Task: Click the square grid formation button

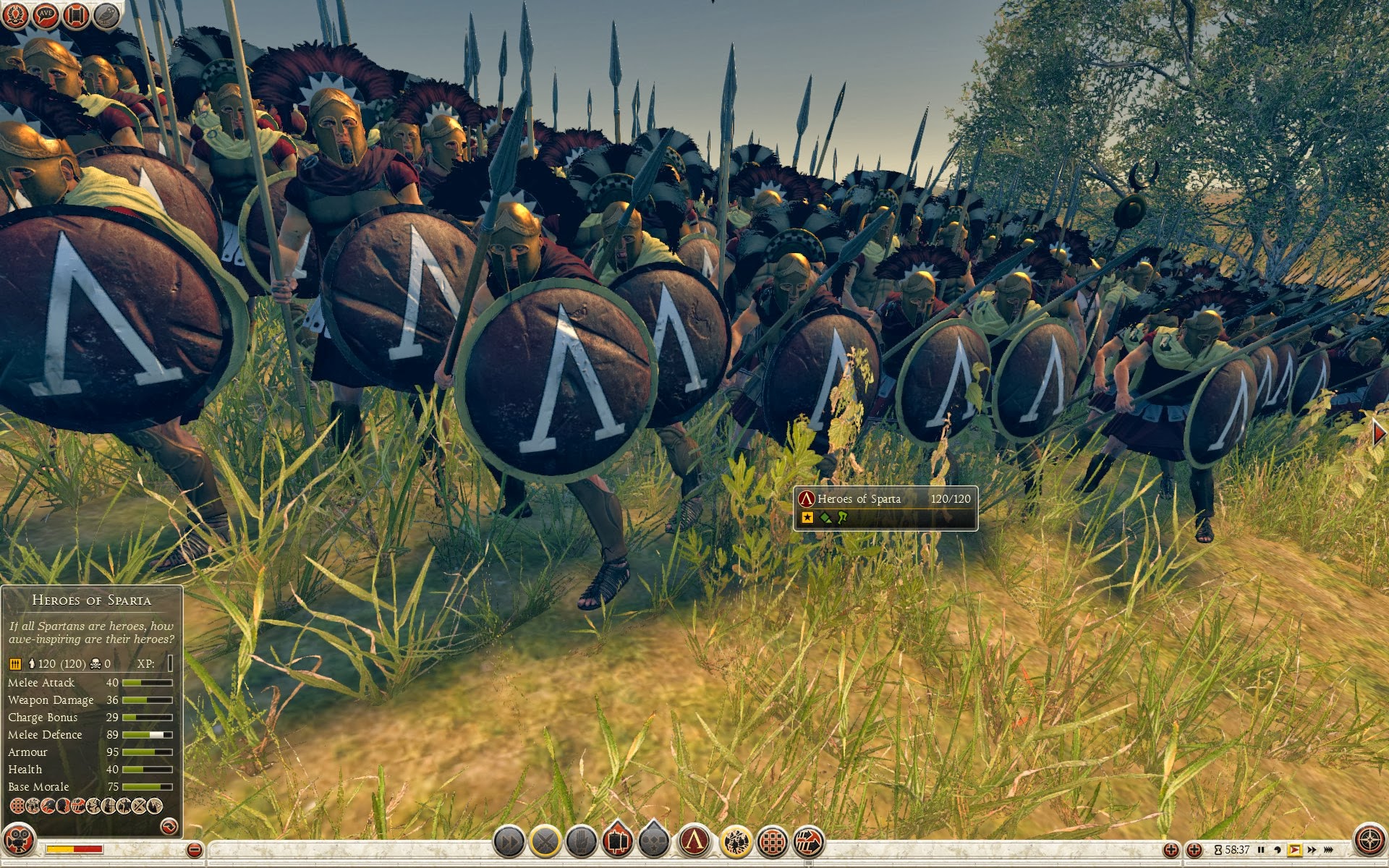Action: 773,841
